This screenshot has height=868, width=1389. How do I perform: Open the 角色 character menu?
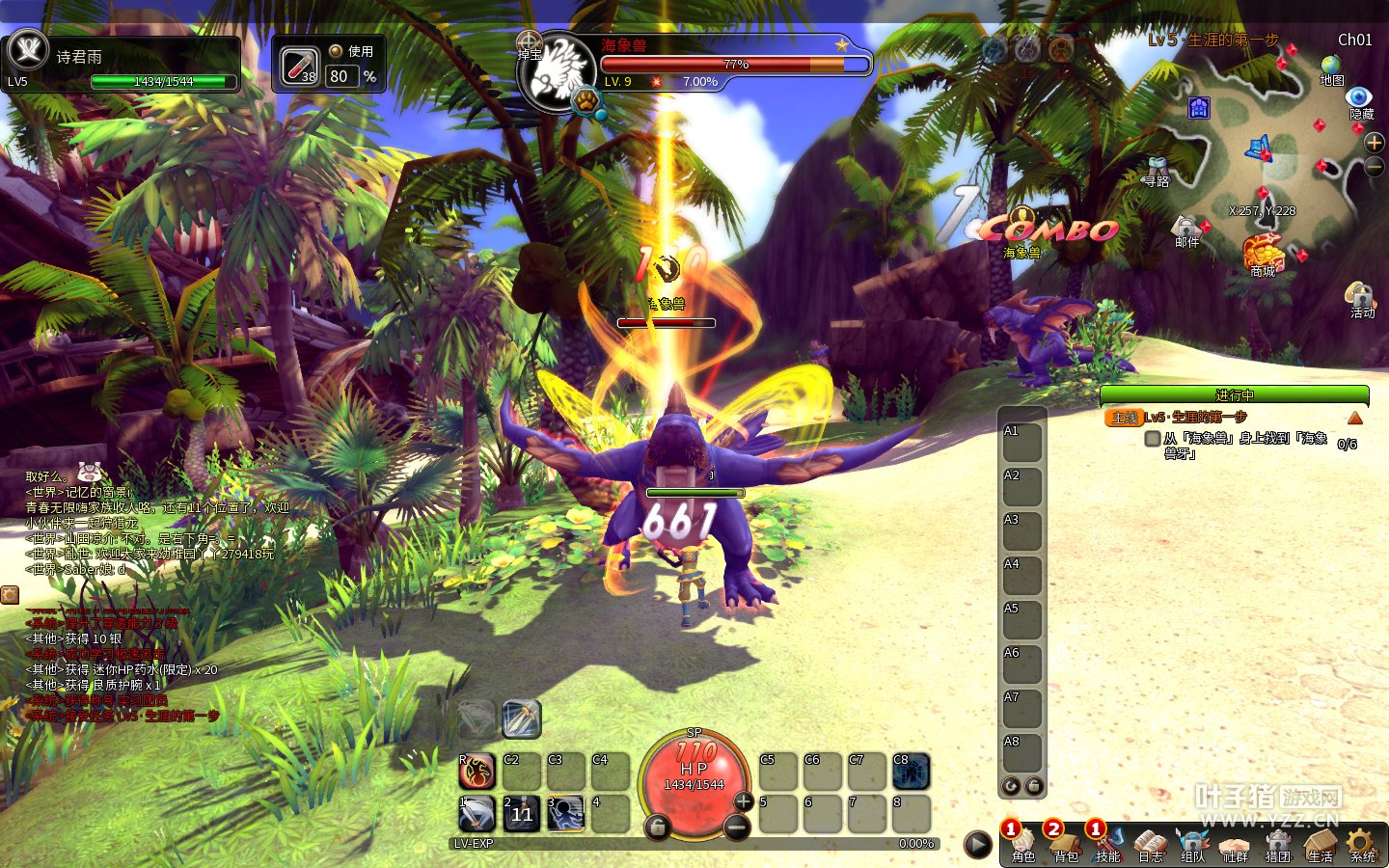(x=1022, y=843)
